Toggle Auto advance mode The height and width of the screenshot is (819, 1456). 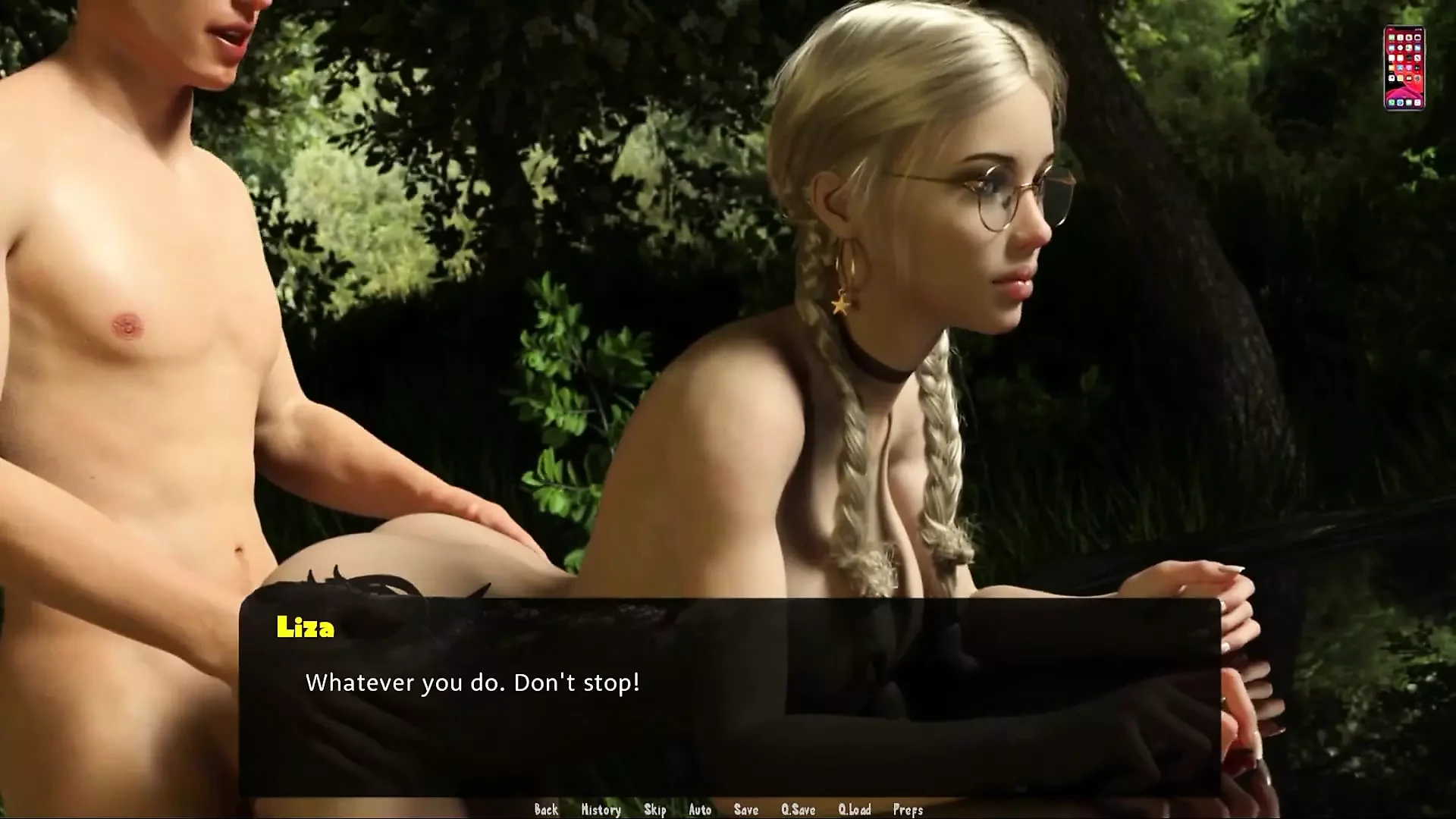tap(700, 810)
